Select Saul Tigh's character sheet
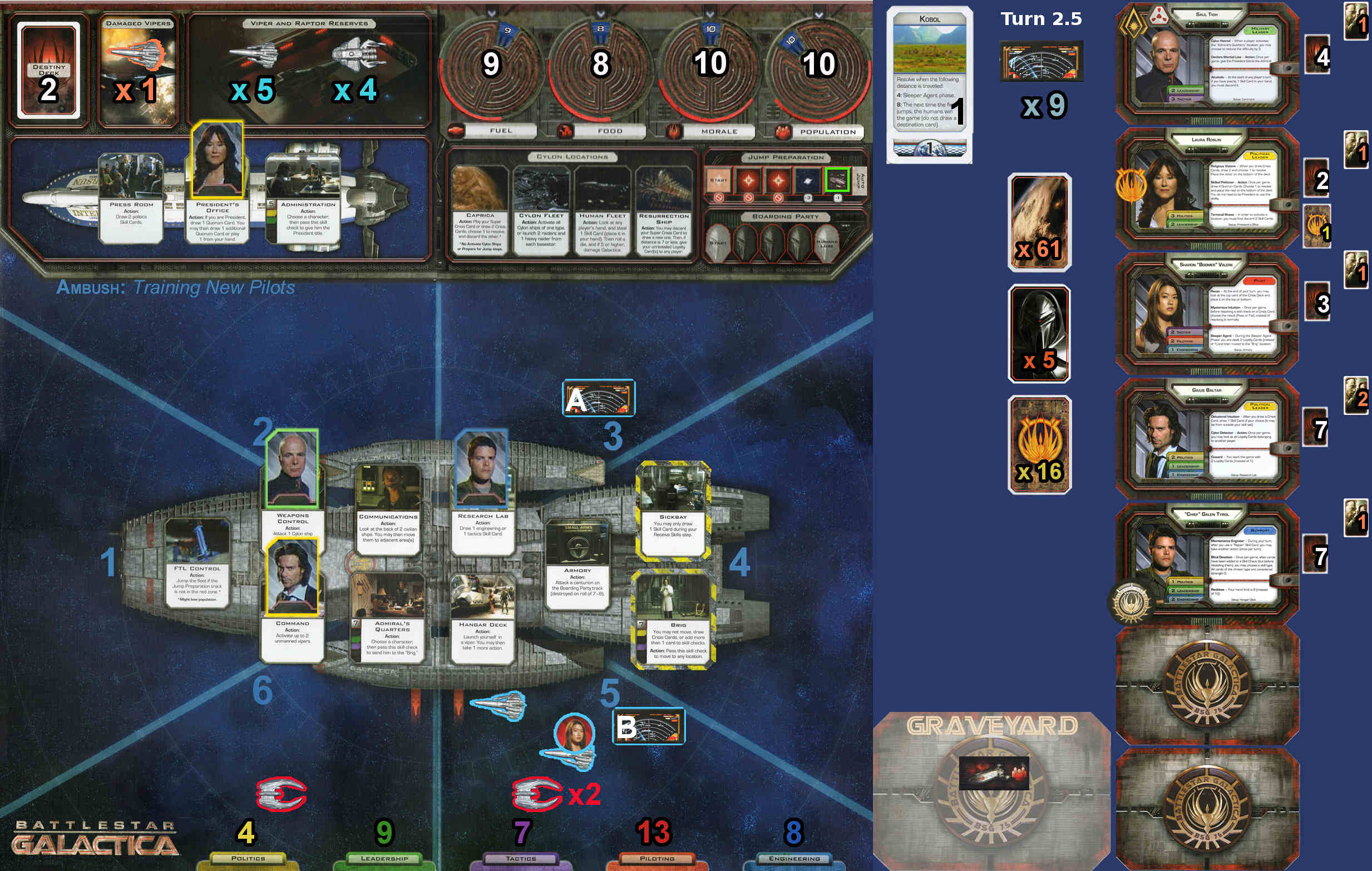The width and height of the screenshot is (1372, 871). click(1206, 63)
